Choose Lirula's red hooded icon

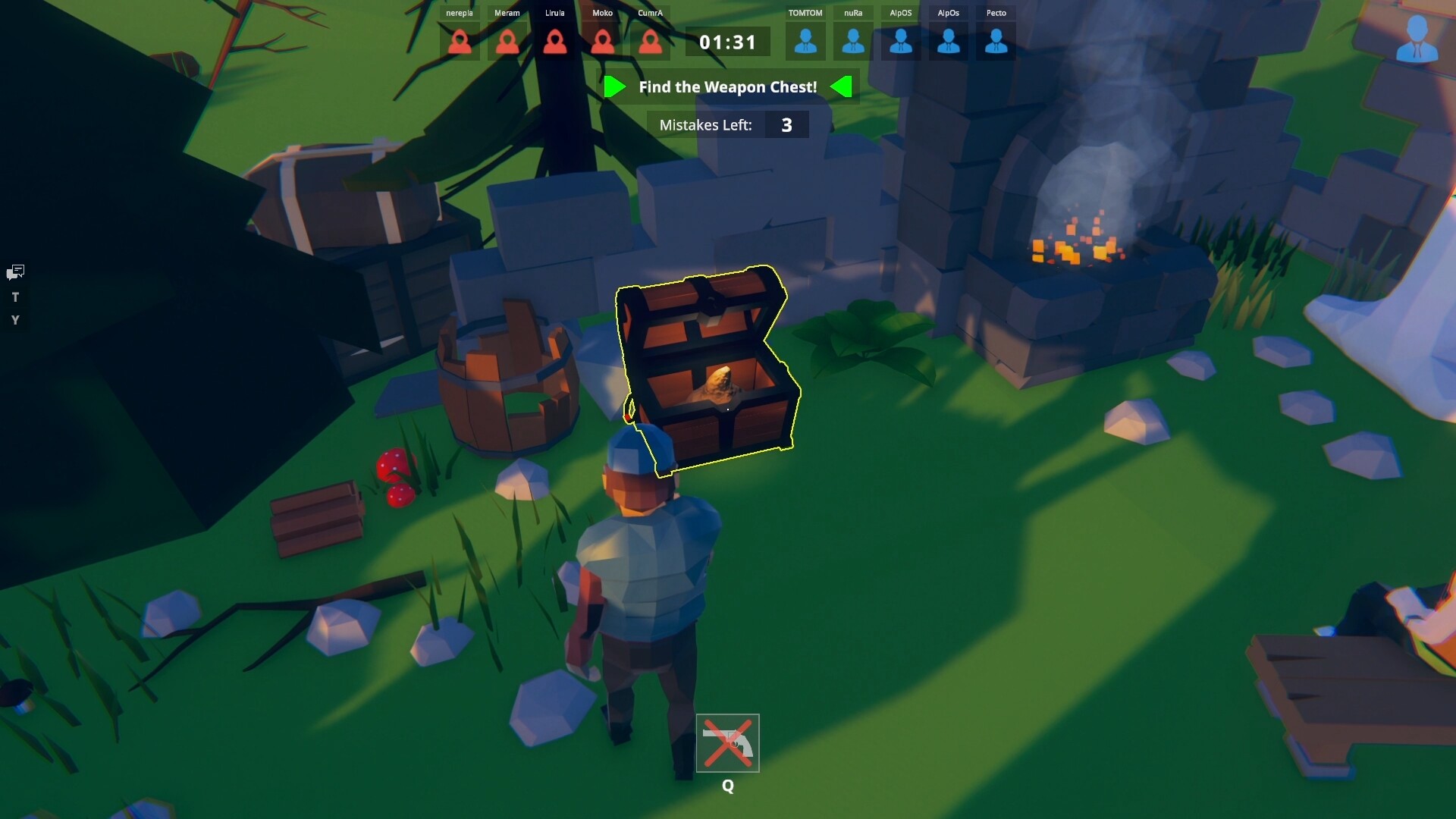pos(555,42)
